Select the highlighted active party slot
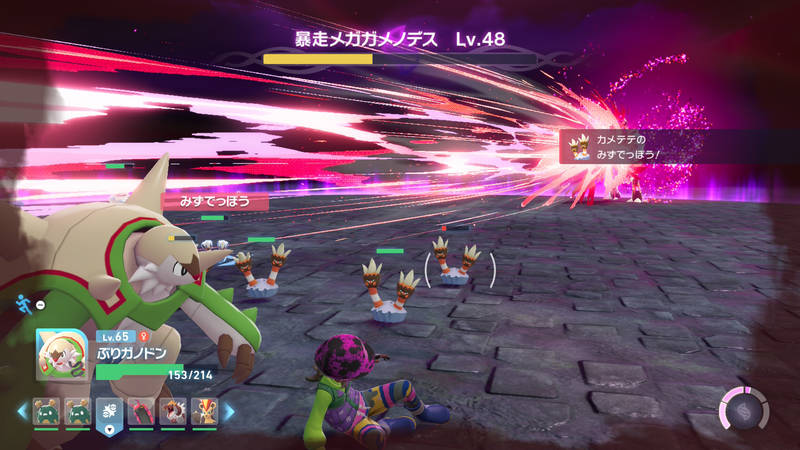800x450 pixels. click(x=108, y=412)
